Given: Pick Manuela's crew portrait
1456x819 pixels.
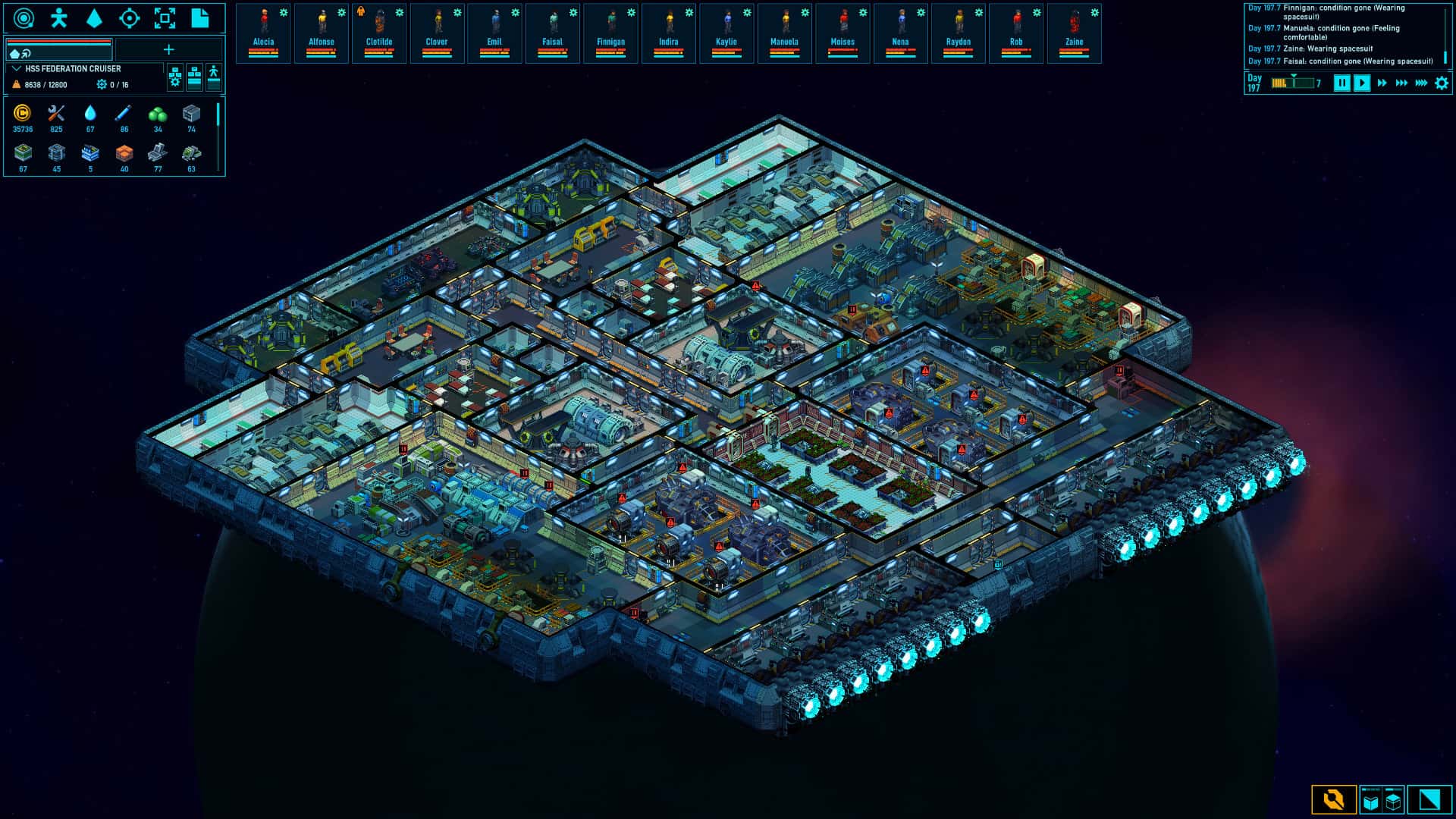Looking at the screenshot, I should pos(784,33).
